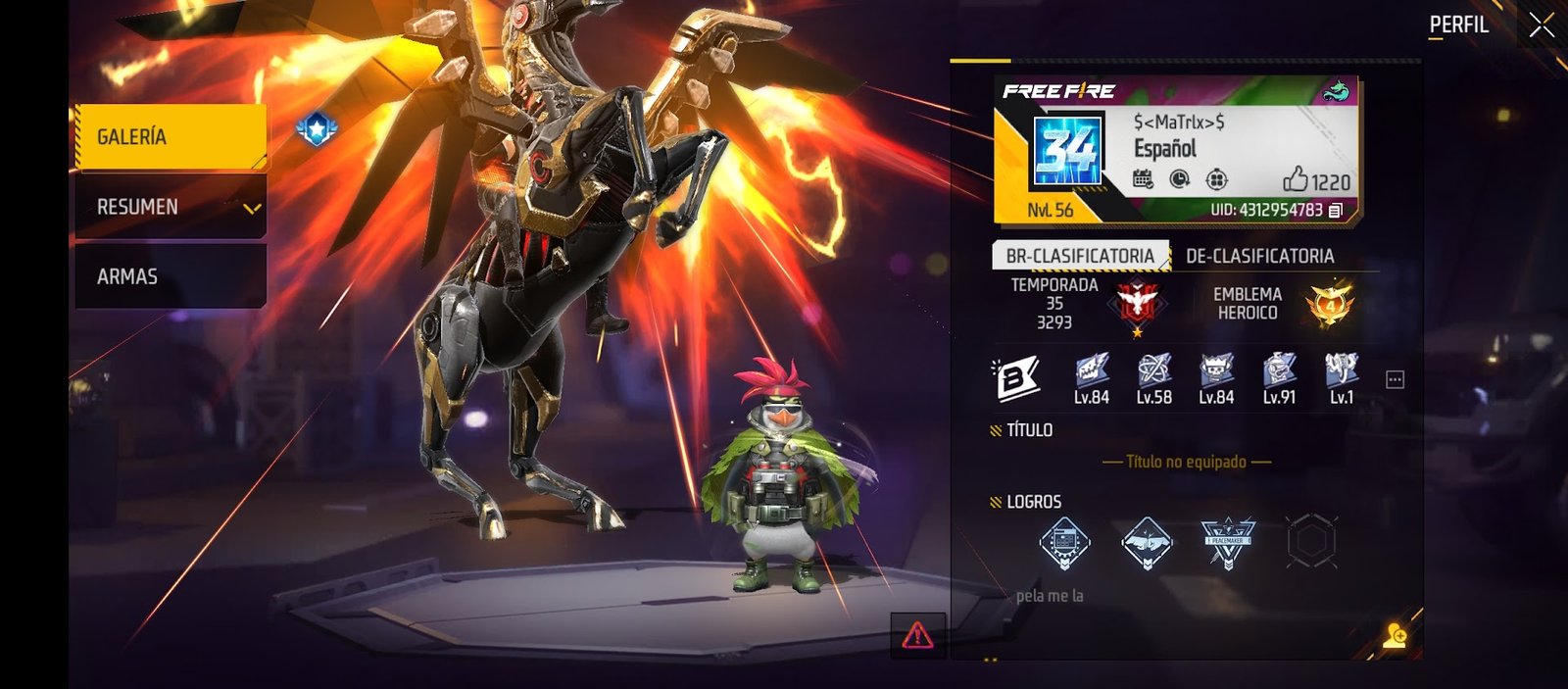
Task: View the fist-bump achievement badge
Action: (1147, 541)
